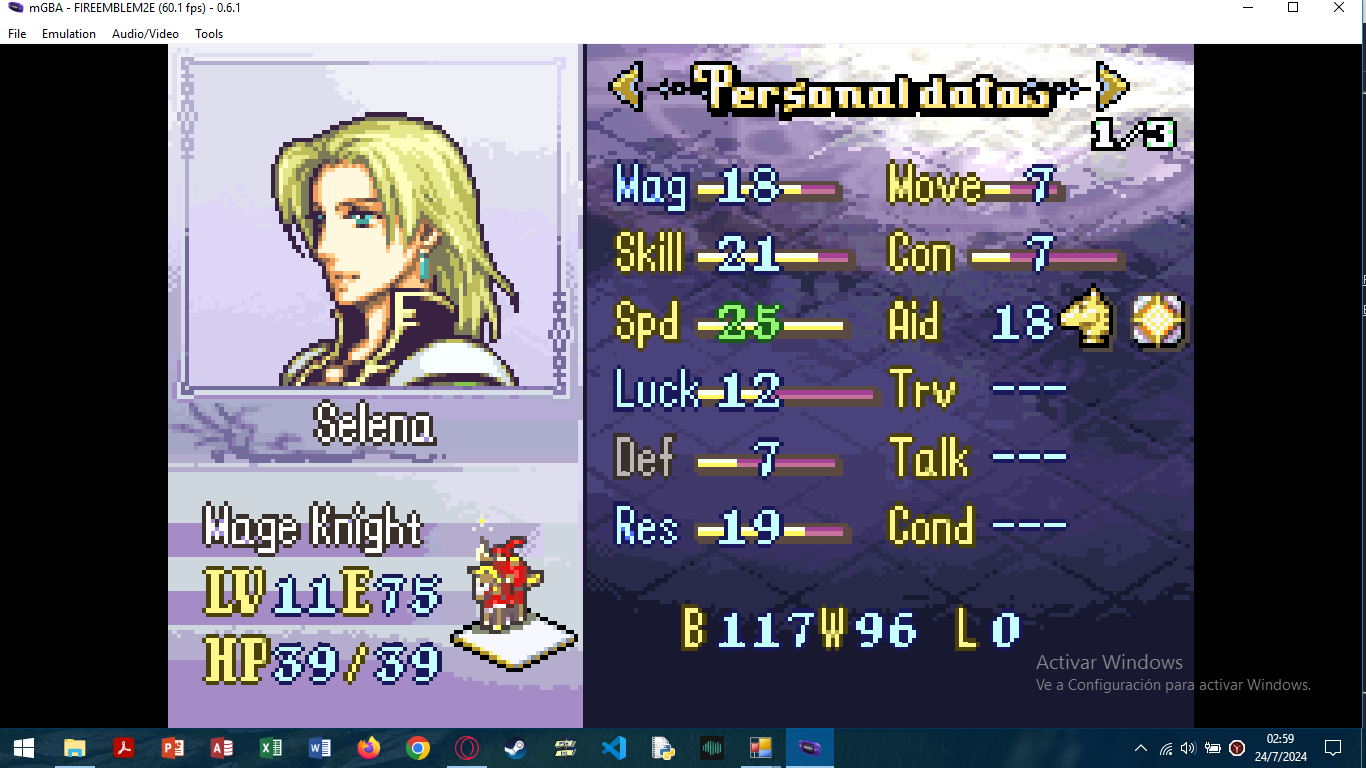Open the File menu
Viewport: 1366px width, 768px height.
tap(17, 34)
